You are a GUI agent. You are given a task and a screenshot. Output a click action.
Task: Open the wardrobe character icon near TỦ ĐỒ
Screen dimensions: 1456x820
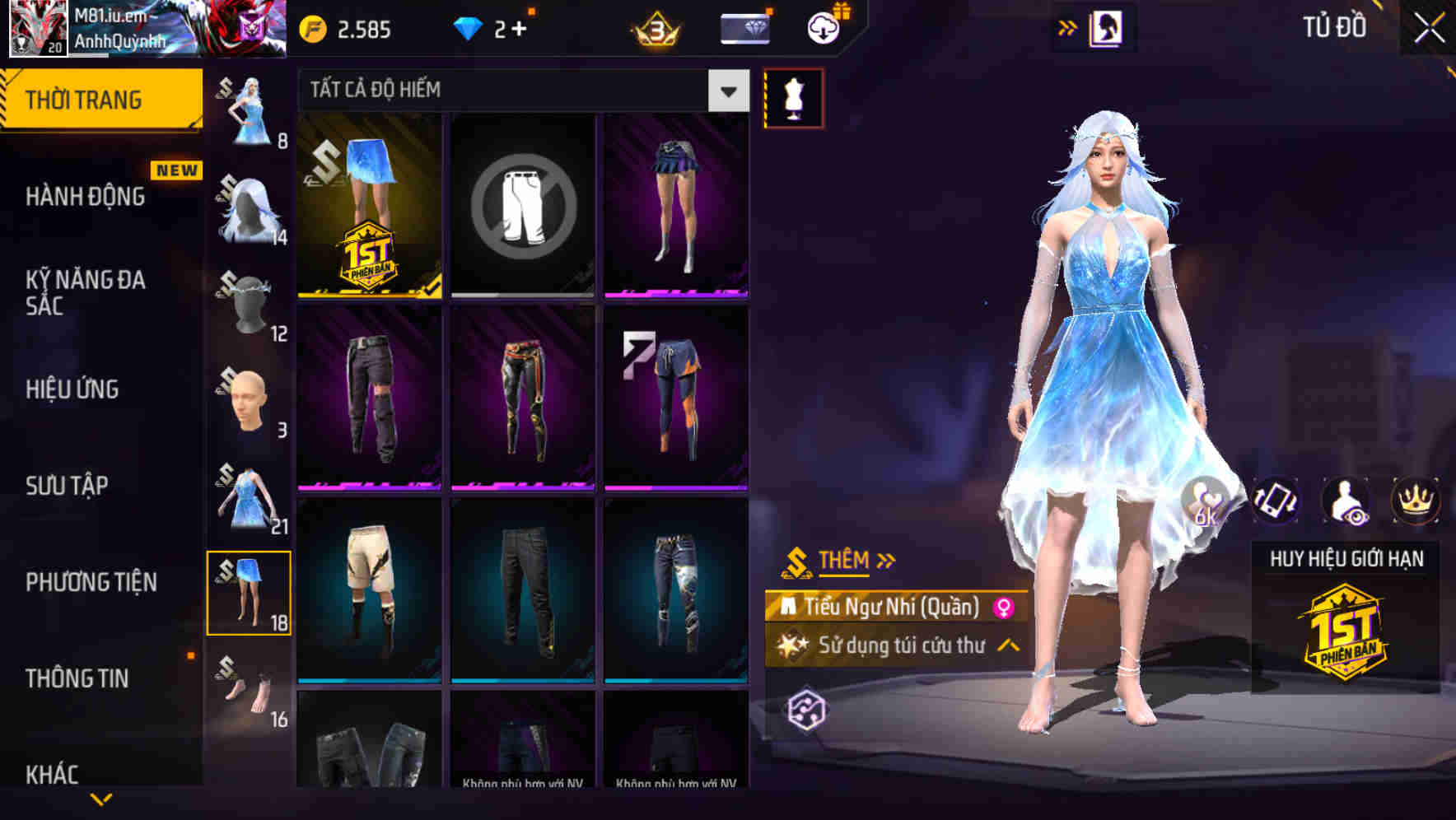[x=1108, y=26]
